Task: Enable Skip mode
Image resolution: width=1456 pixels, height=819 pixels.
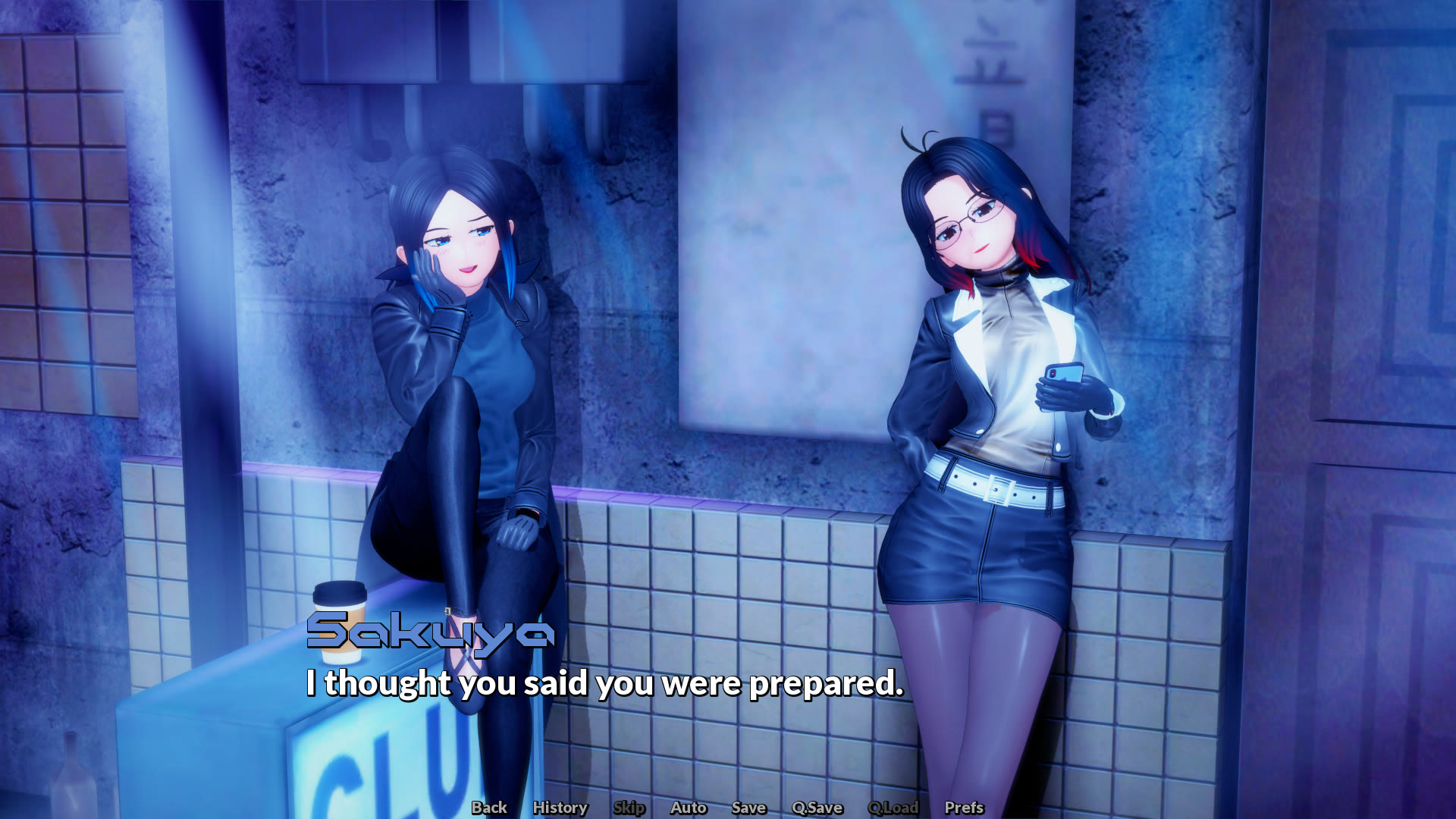Action: pyautogui.click(x=629, y=808)
